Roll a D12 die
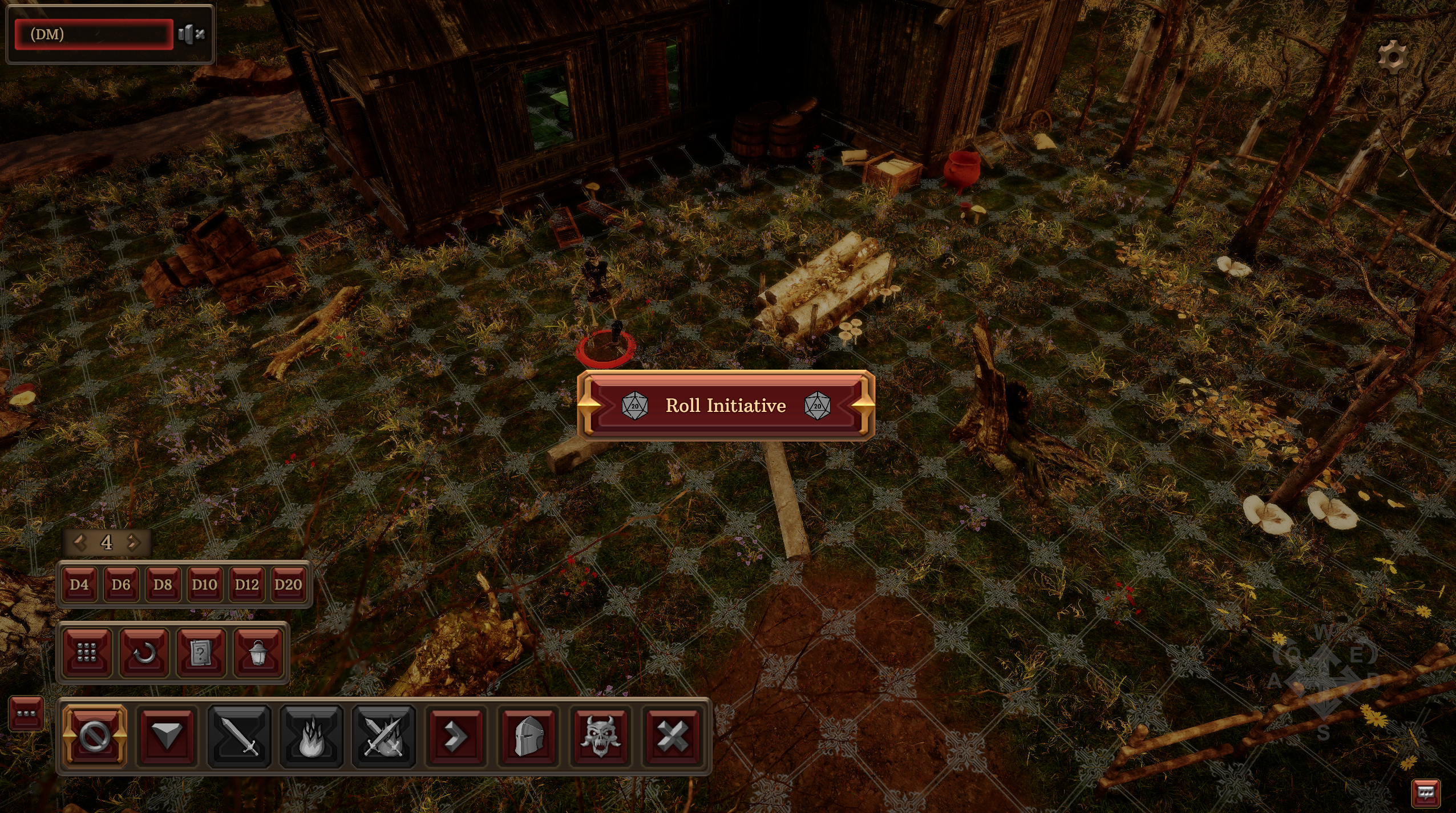 point(246,584)
